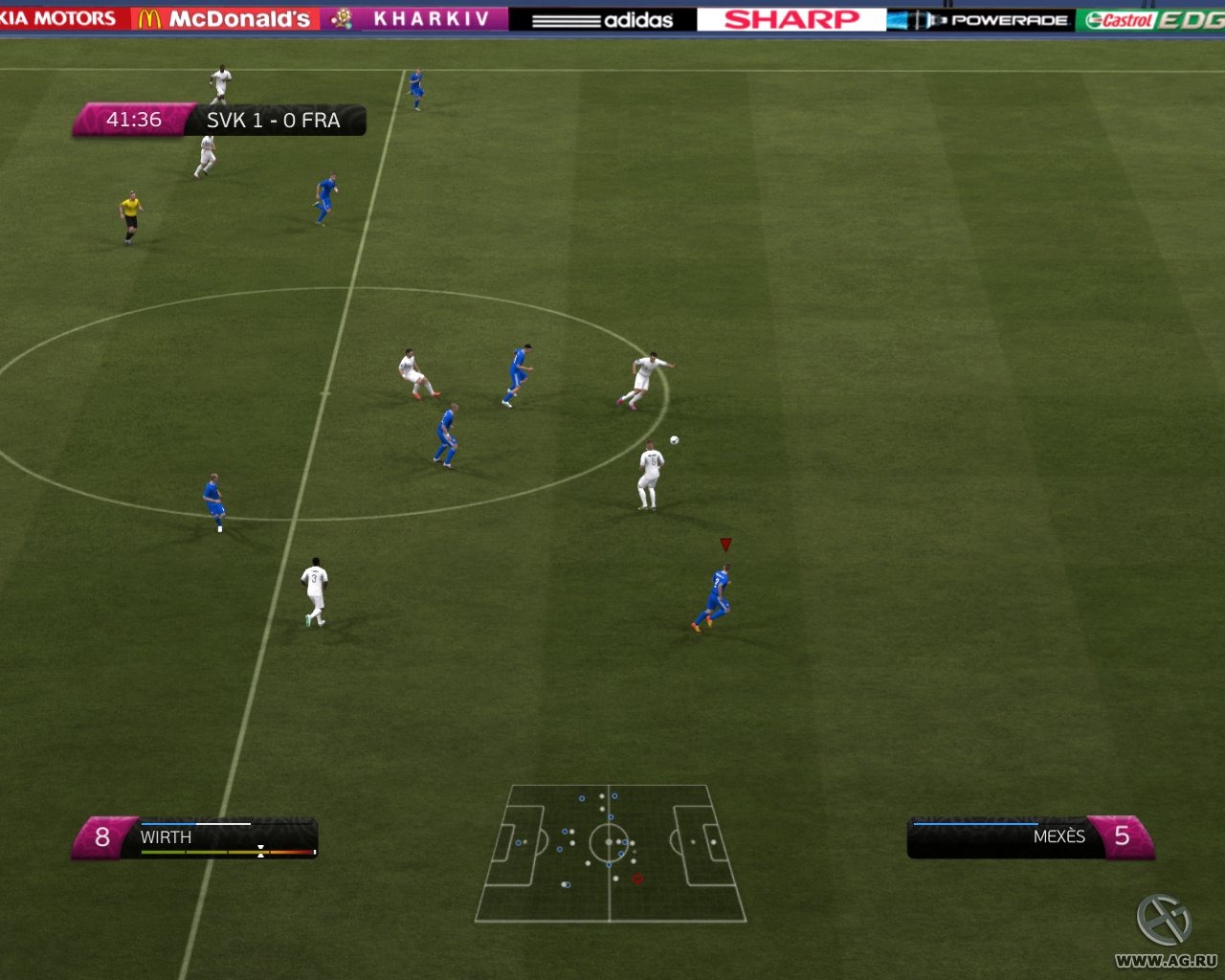Select the red triangle player marker
The image size is (1225, 980).
tap(726, 543)
